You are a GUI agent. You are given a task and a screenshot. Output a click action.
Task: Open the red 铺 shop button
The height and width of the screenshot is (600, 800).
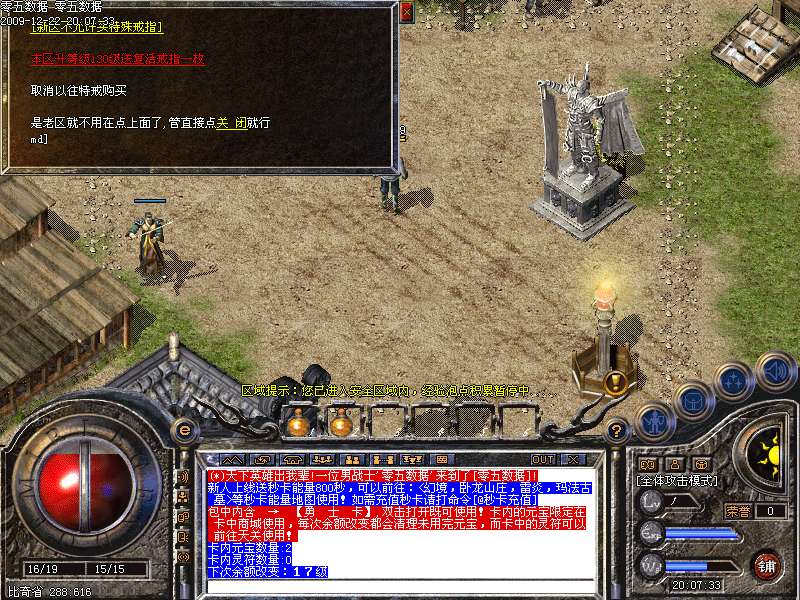click(766, 564)
